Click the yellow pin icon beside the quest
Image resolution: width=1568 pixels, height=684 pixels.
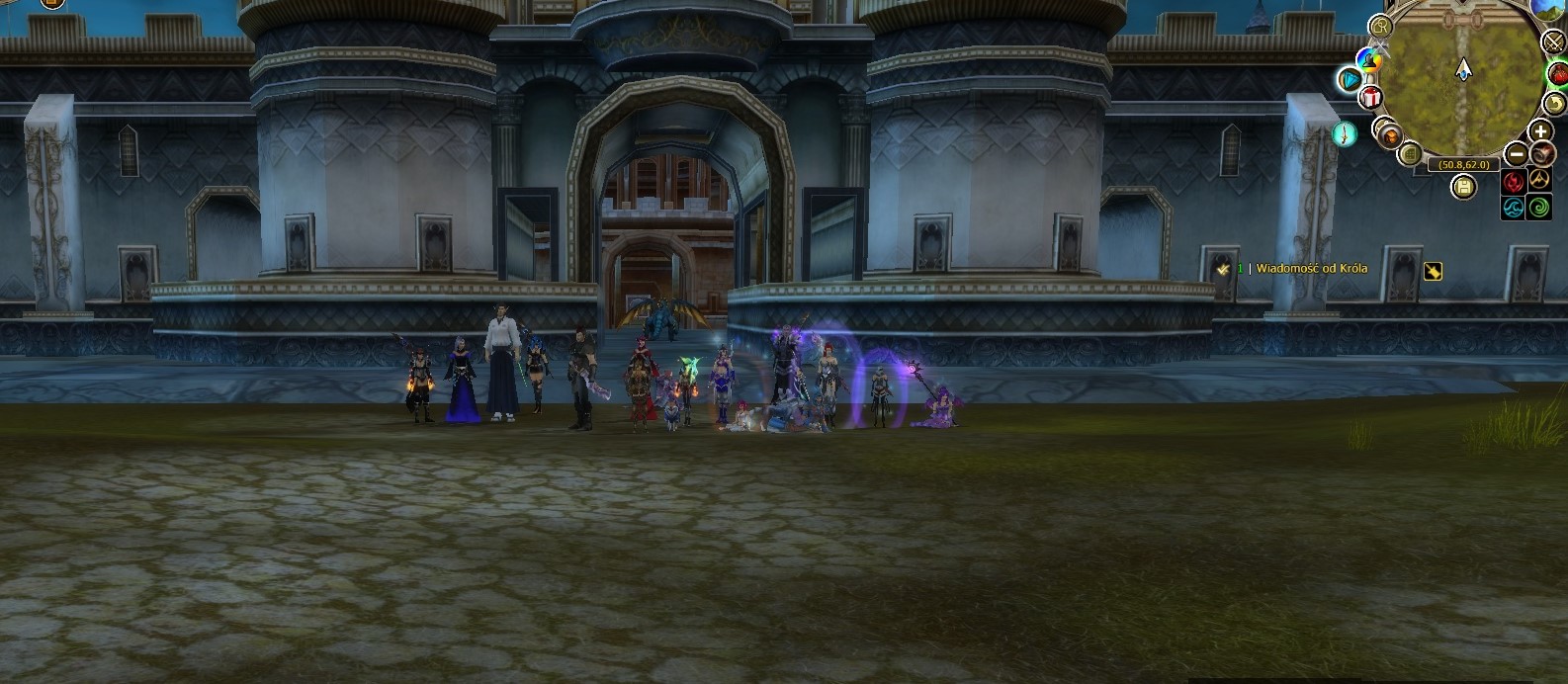(x=1433, y=271)
